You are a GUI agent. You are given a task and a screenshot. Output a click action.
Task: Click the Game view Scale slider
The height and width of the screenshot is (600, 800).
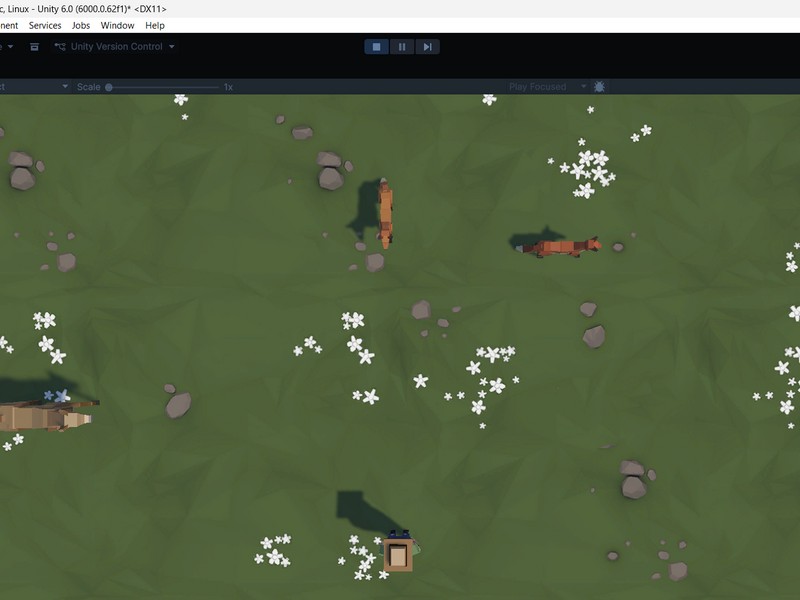tap(163, 87)
